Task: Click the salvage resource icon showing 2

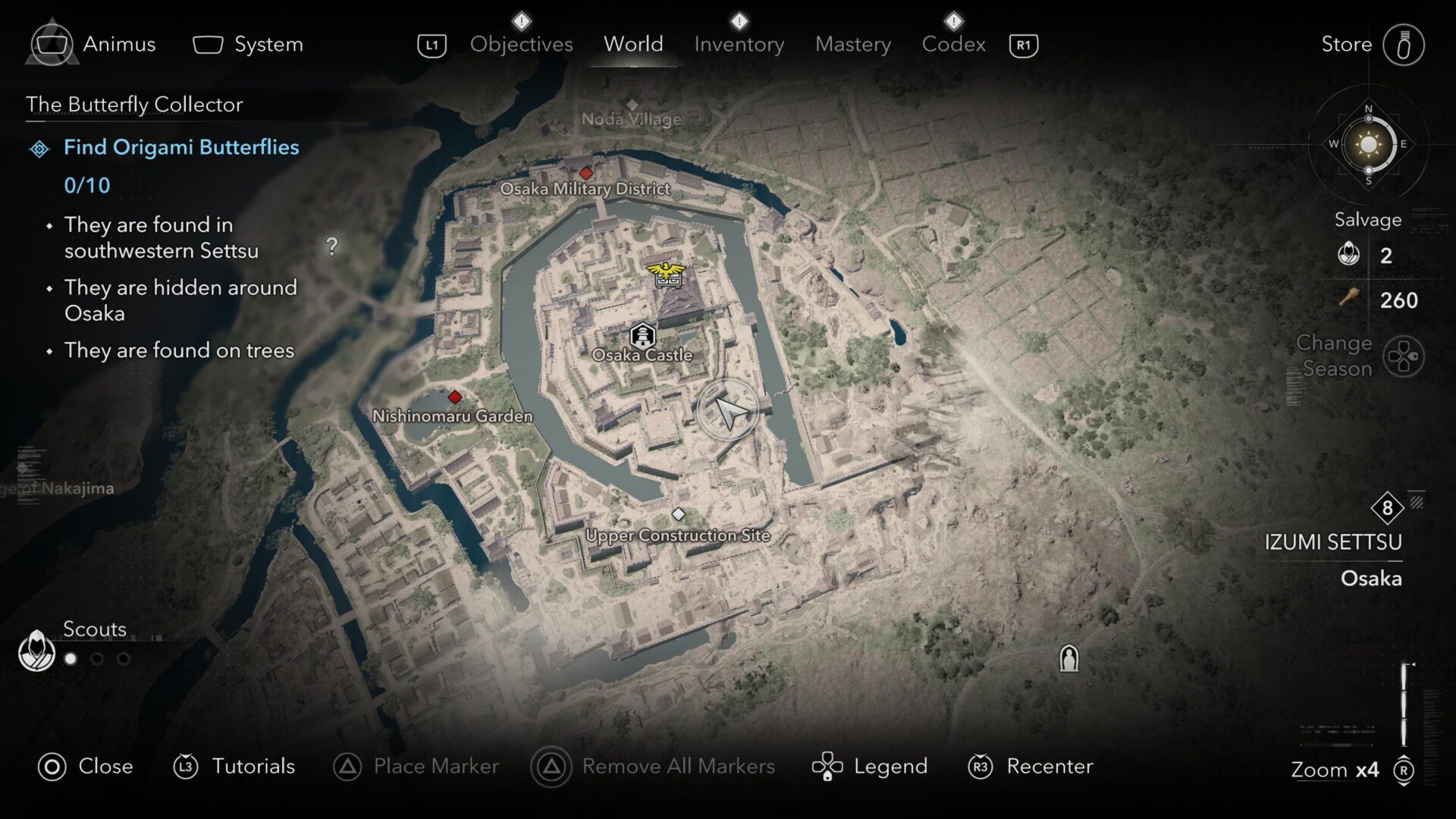Action: tap(1350, 254)
